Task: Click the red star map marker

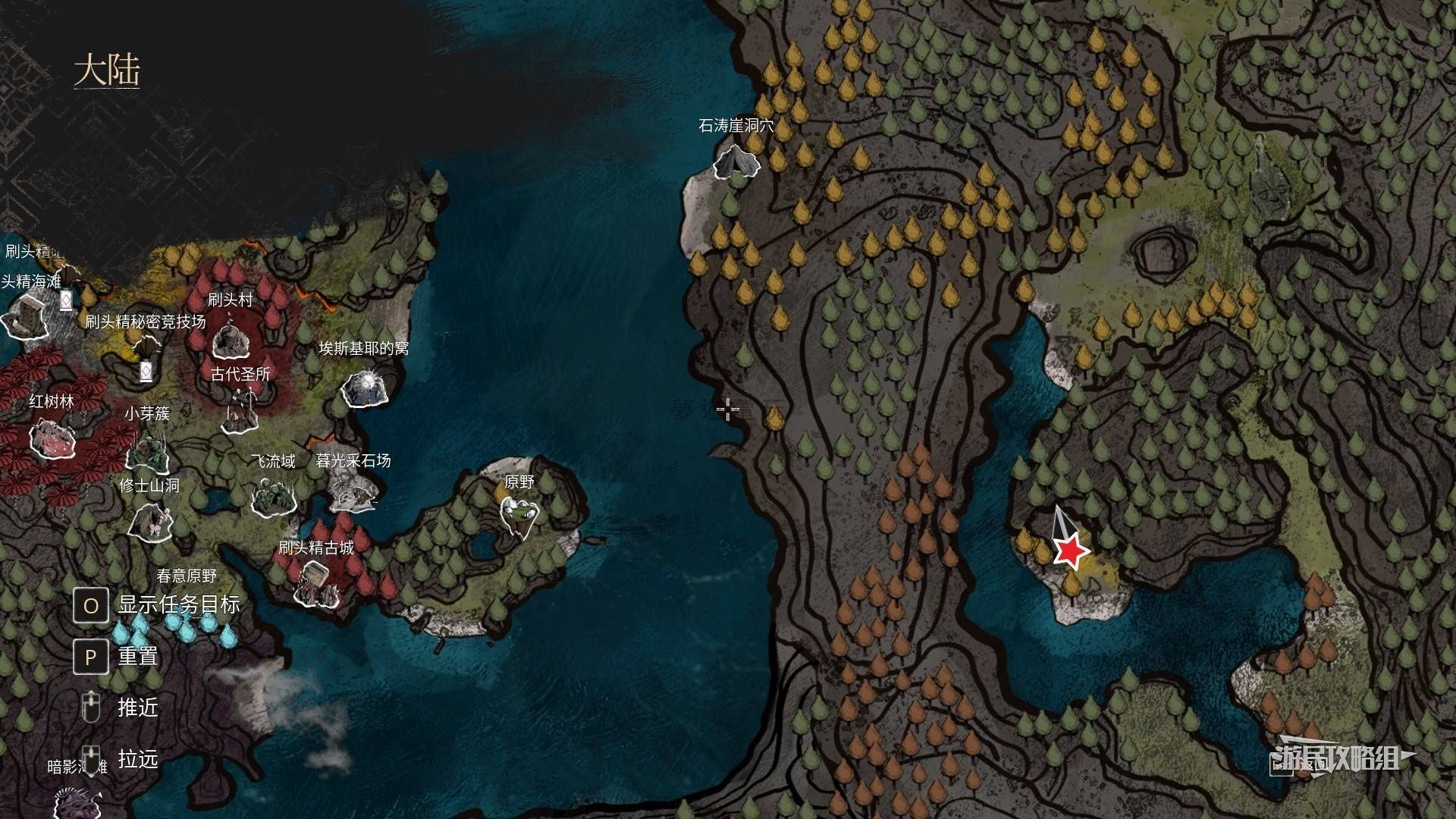Action: pyautogui.click(x=1070, y=551)
